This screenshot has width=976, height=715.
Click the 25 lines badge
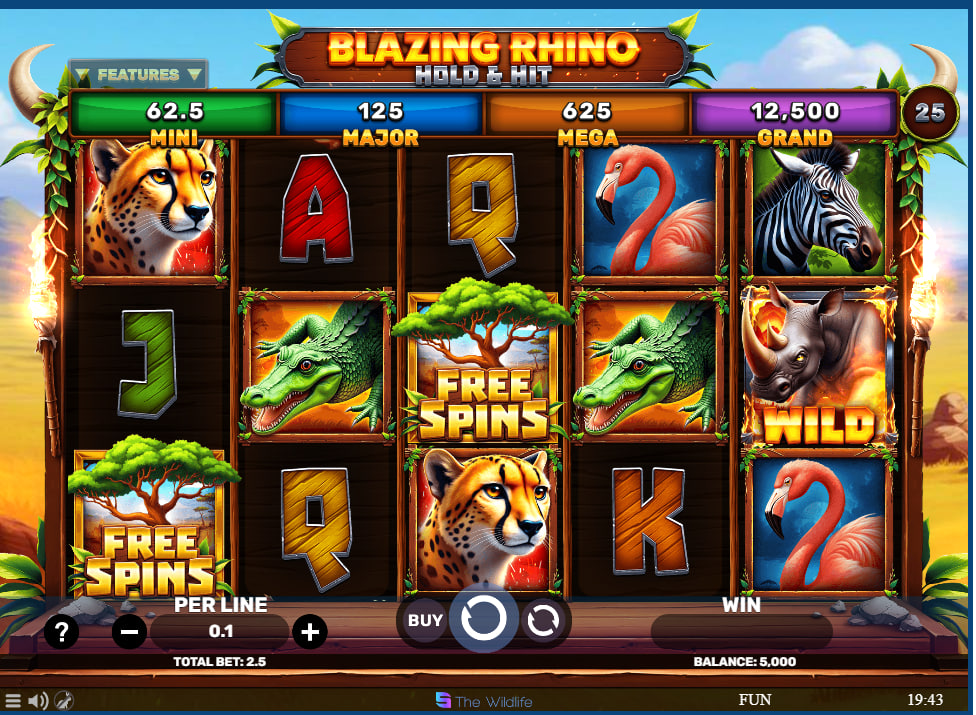tap(930, 112)
